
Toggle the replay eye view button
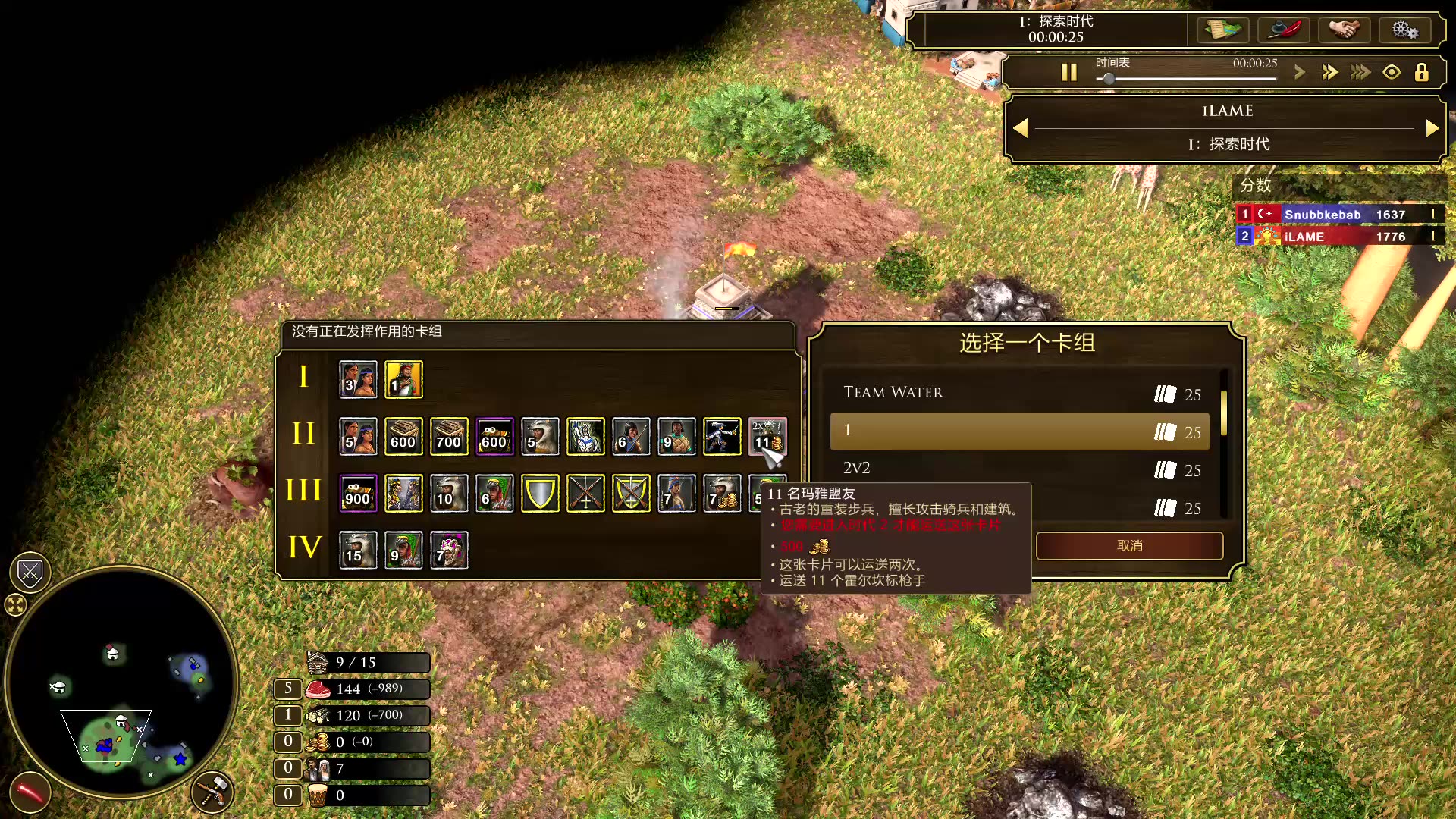point(1392,72)
